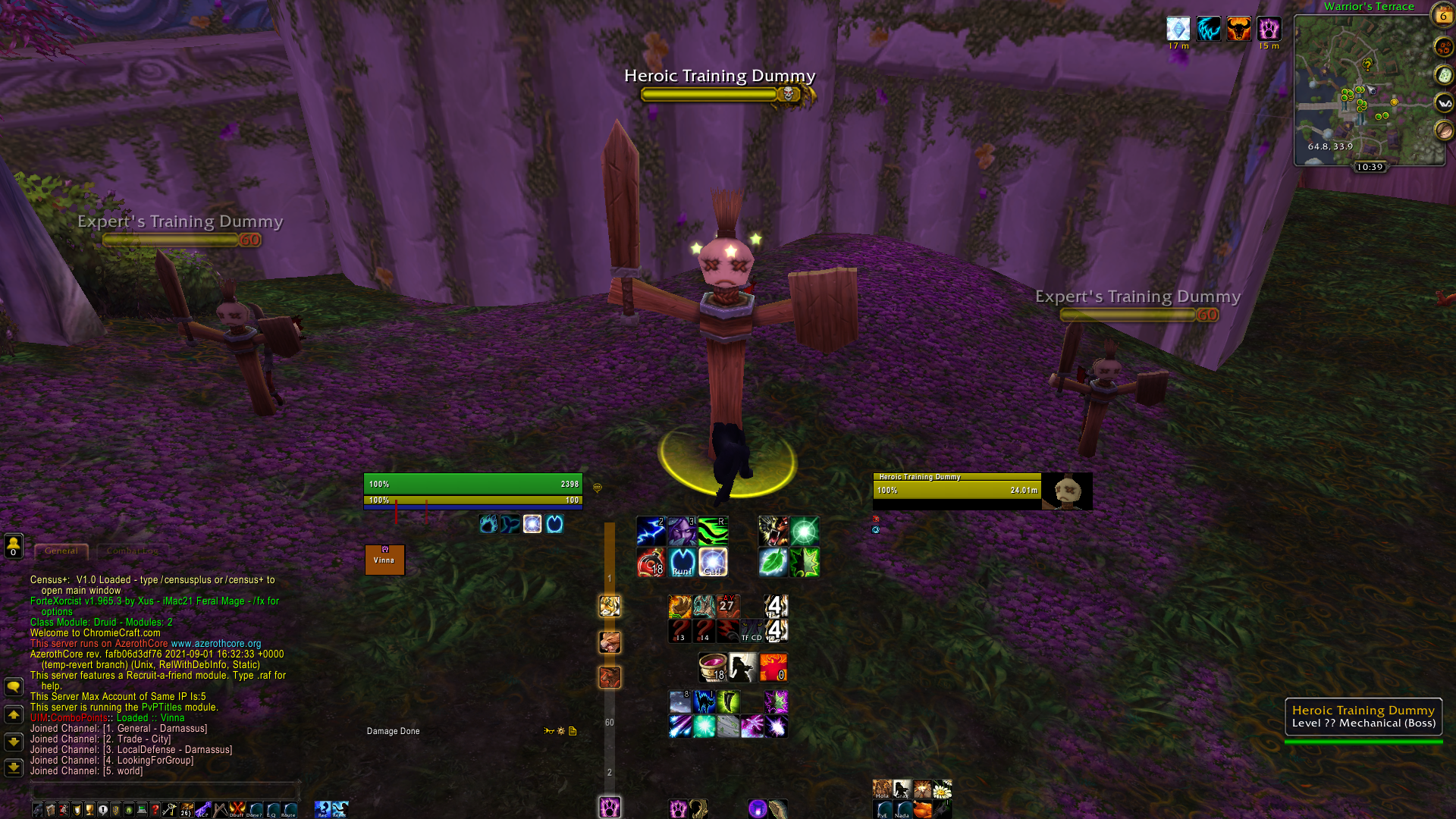This screenshot has width=1456, height=819.
Task: Use the red healing potion
Action: coord(651,563)
